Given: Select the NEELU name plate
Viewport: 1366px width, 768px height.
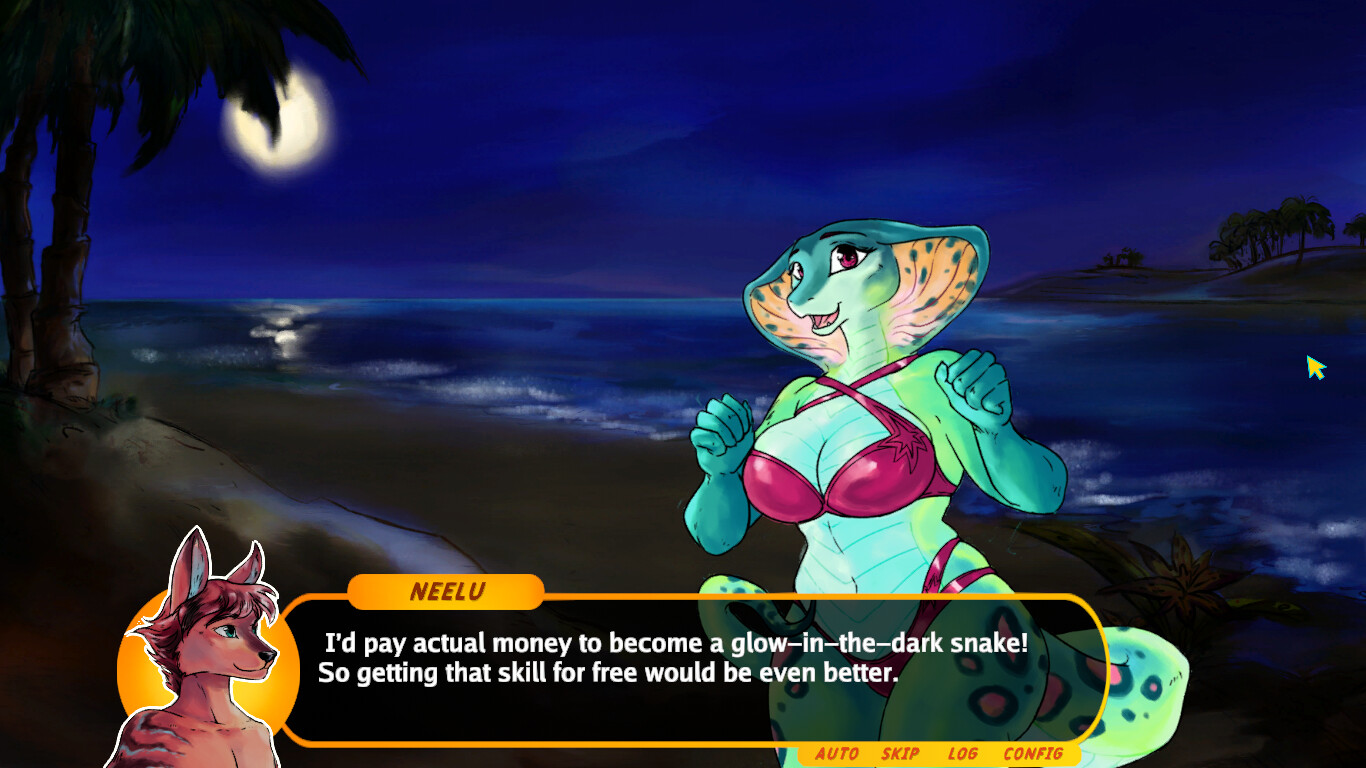Looking at the screenshot, I should point(446,592).
